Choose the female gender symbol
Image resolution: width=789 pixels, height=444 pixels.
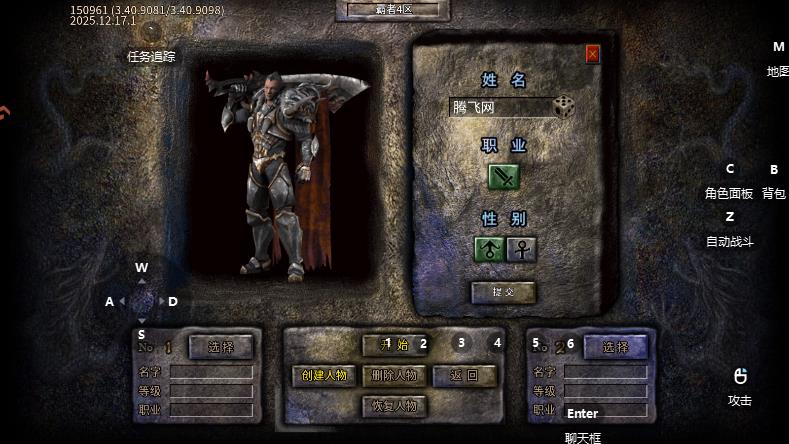(521, 249)
